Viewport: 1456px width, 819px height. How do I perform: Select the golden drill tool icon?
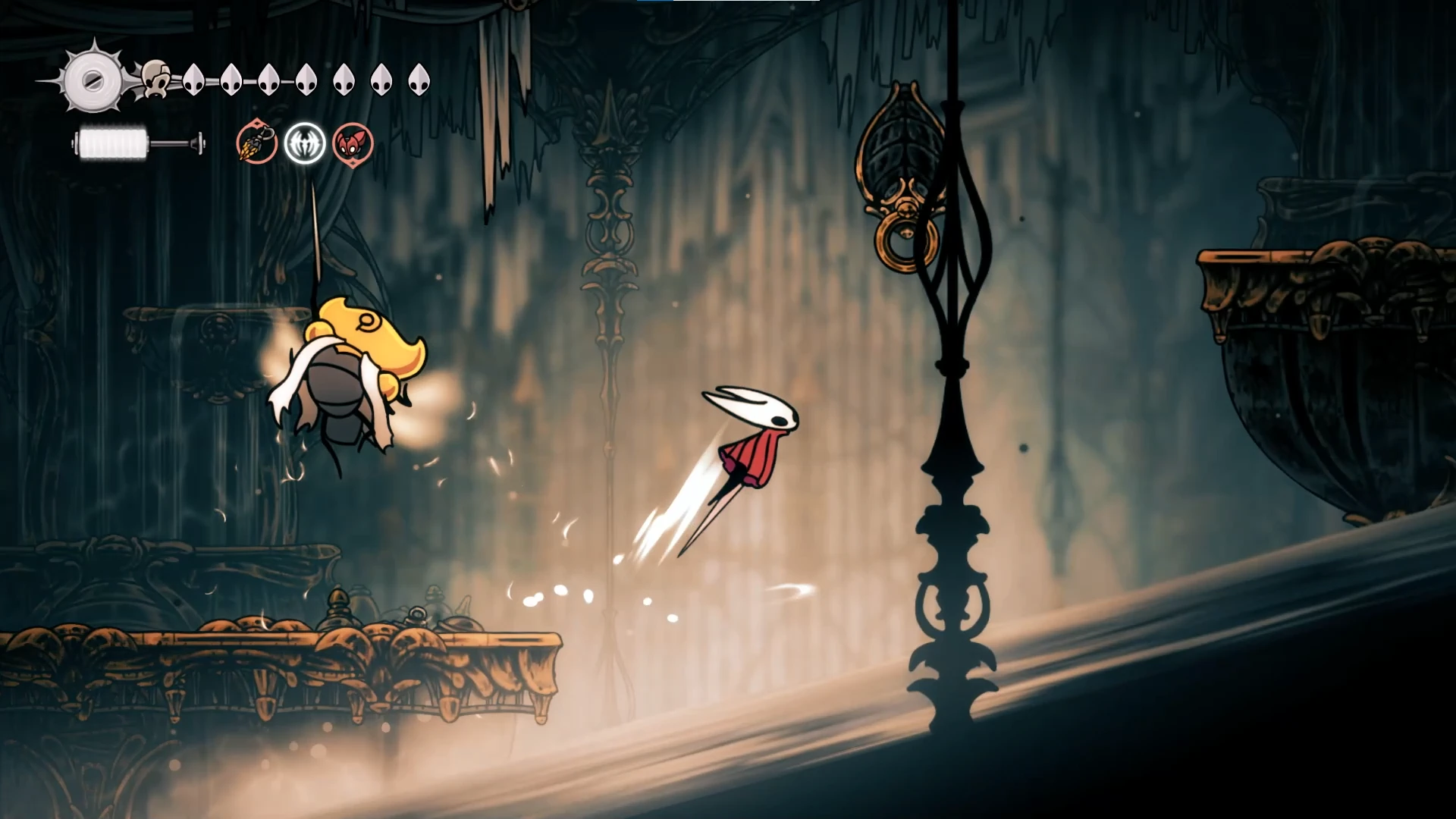pos(256,143)
